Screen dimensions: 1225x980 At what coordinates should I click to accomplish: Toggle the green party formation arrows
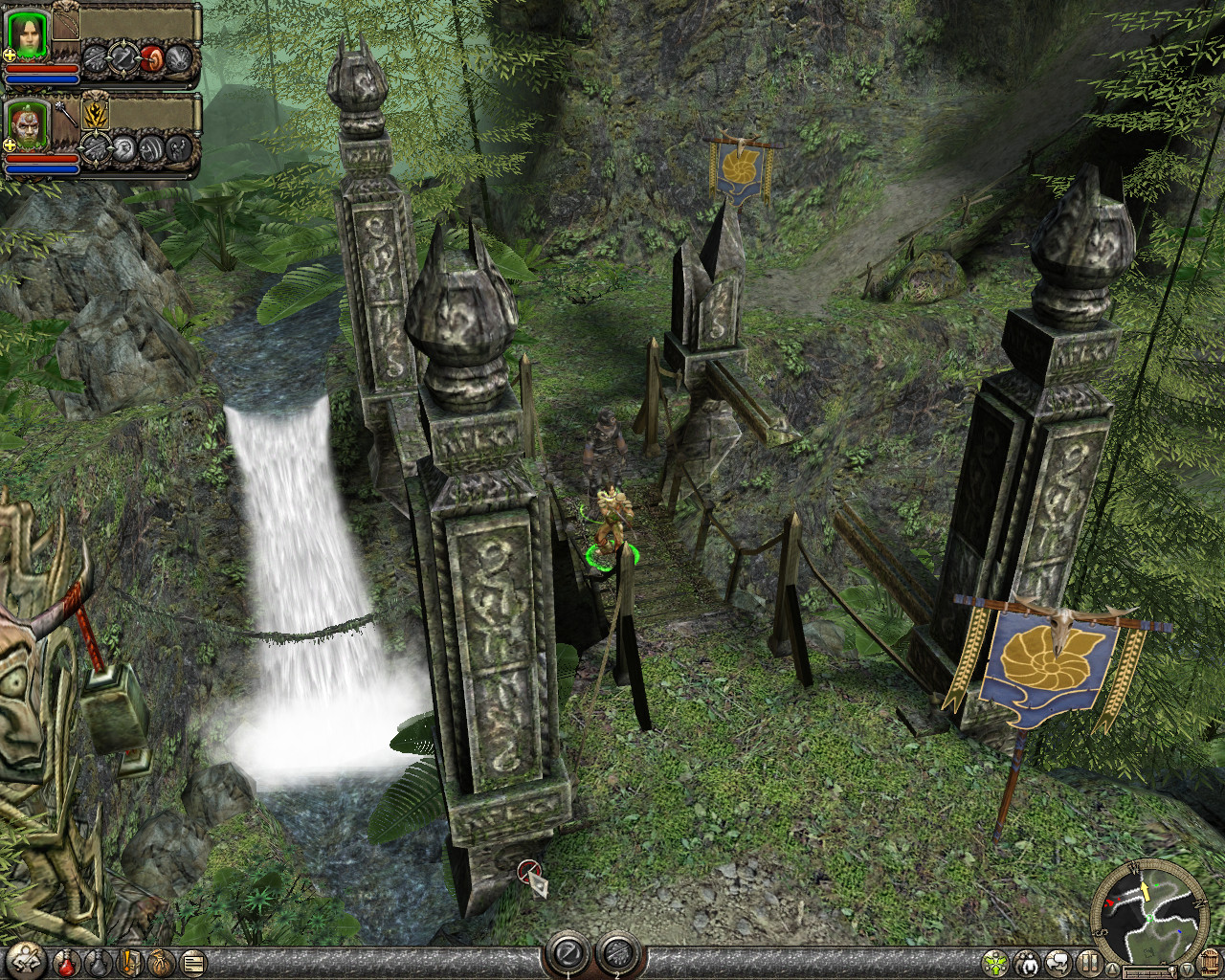[995, 962]
